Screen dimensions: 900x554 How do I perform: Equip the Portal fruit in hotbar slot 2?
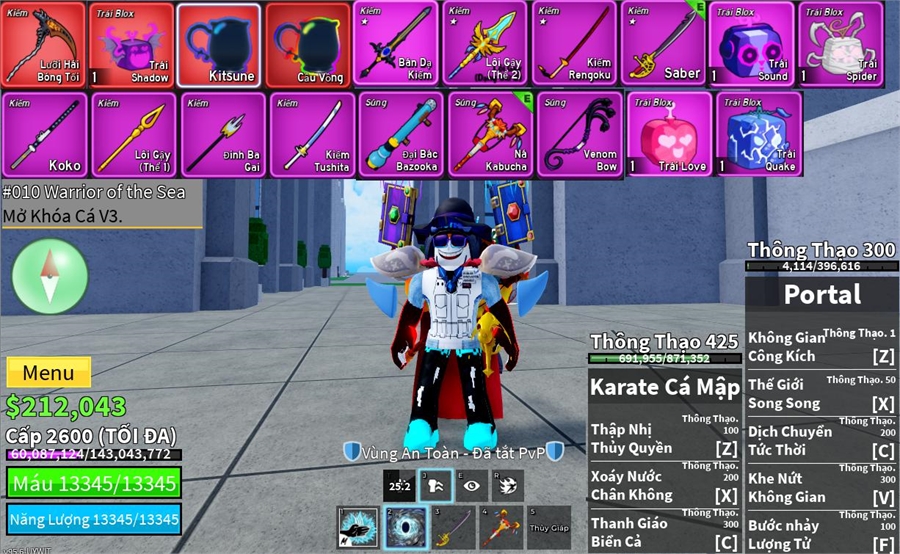coord(405,527)
